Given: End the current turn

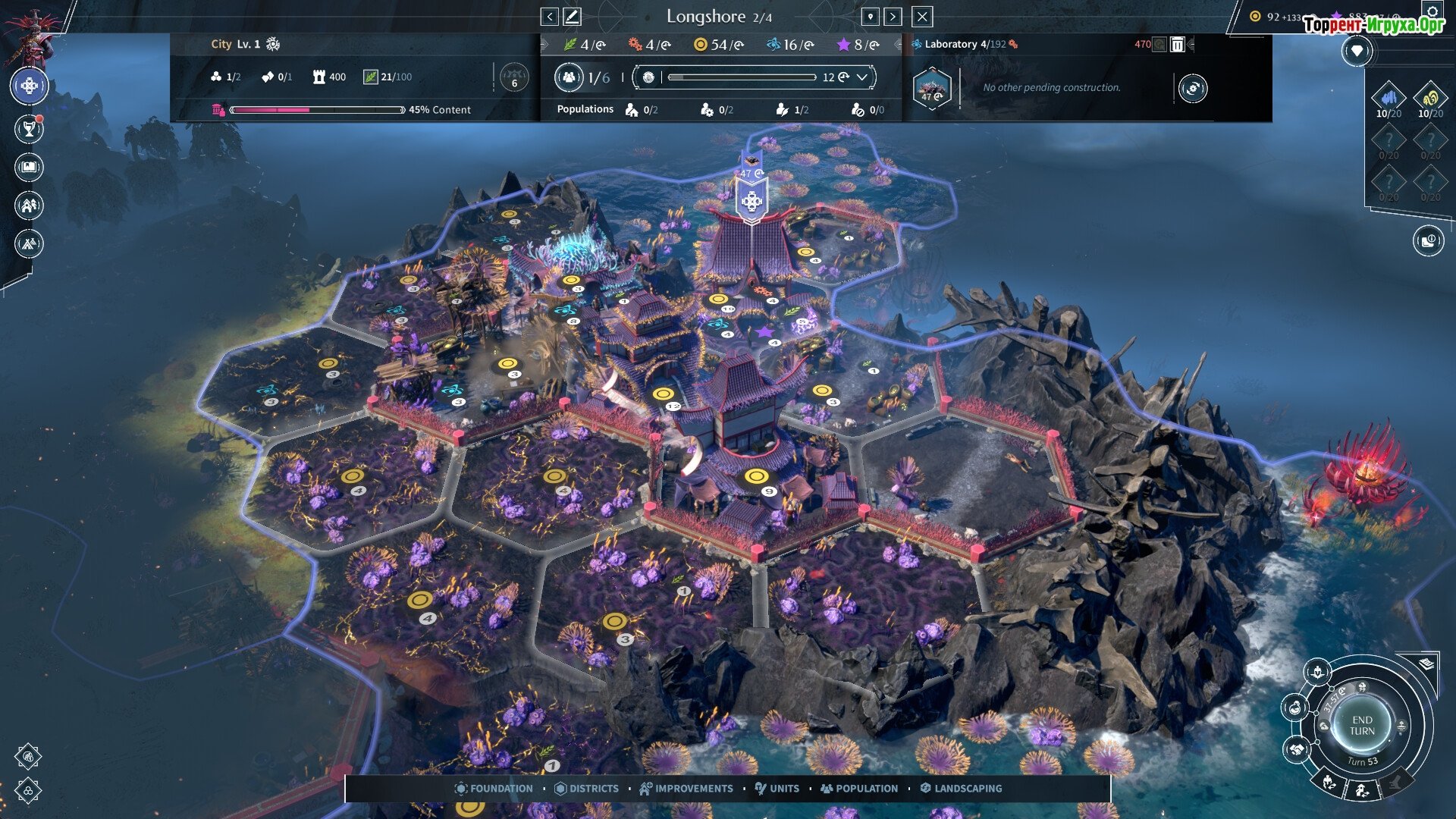Looking at the screenshot, I should point(1362,726).
